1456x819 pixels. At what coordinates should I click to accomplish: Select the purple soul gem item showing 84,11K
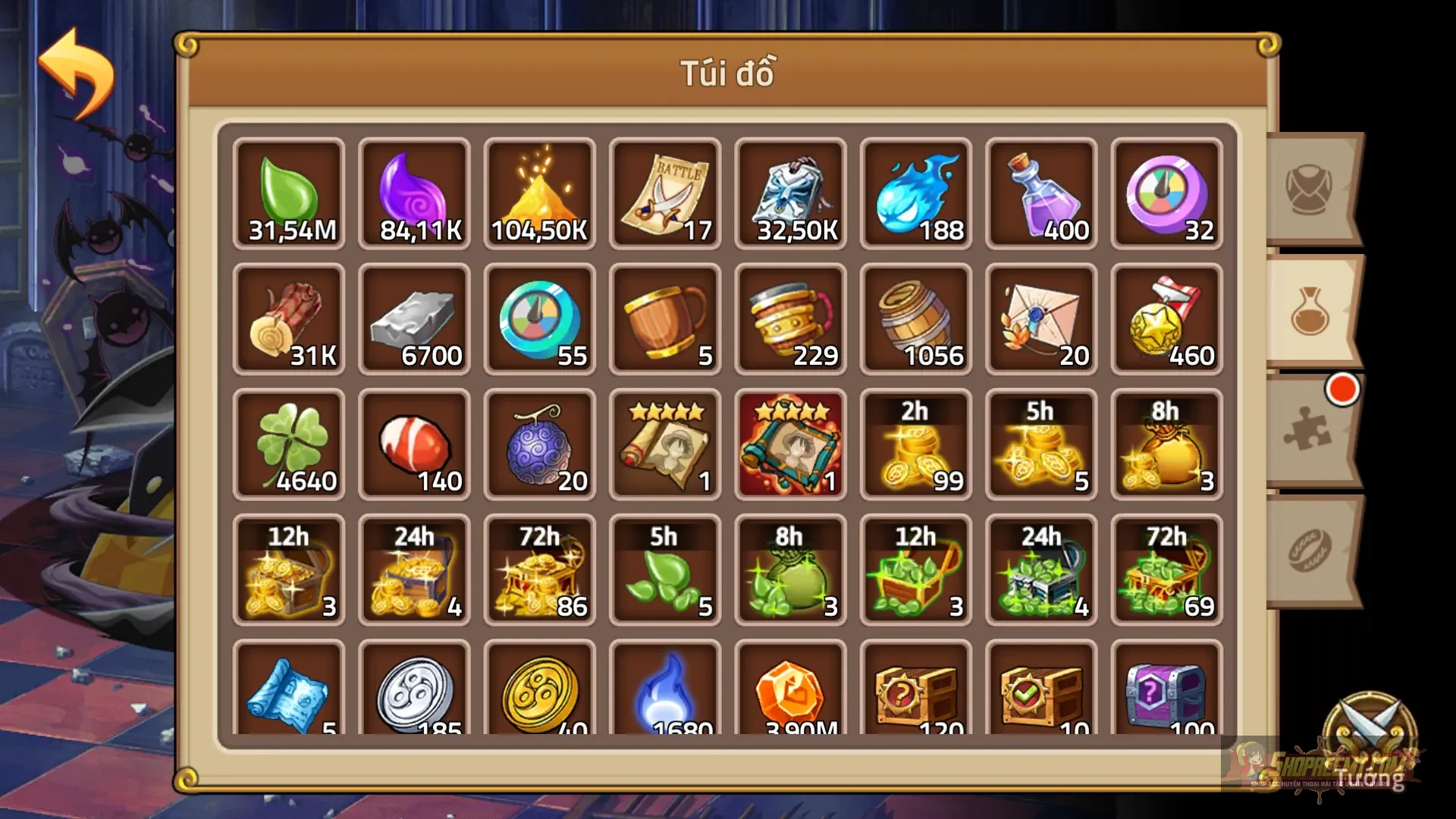pos(414,193)
